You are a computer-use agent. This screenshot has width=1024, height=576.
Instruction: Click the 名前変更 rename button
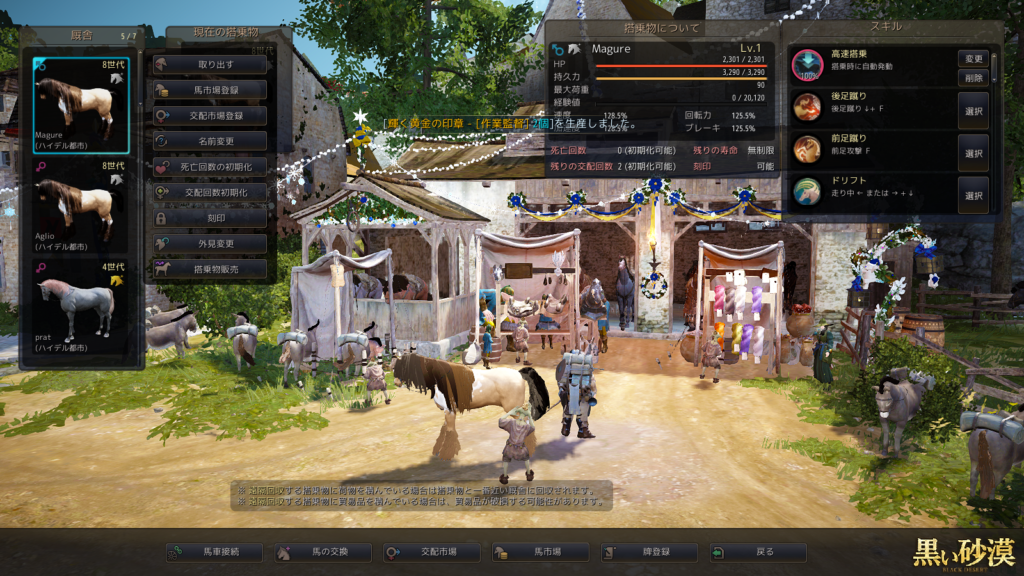tap(210, 141)
